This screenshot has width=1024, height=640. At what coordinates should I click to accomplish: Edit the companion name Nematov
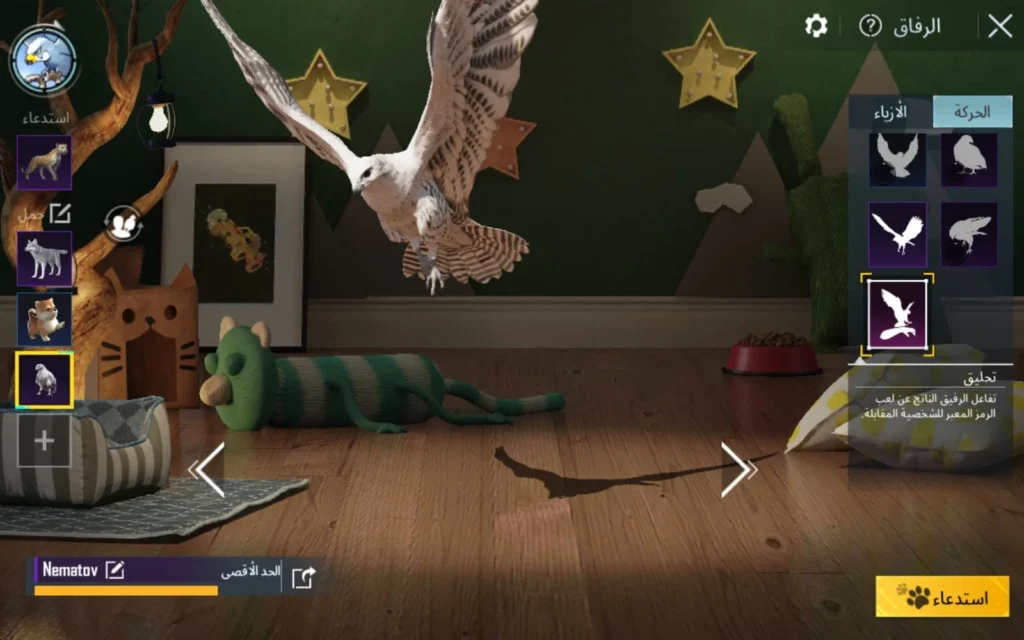[115, 570]
